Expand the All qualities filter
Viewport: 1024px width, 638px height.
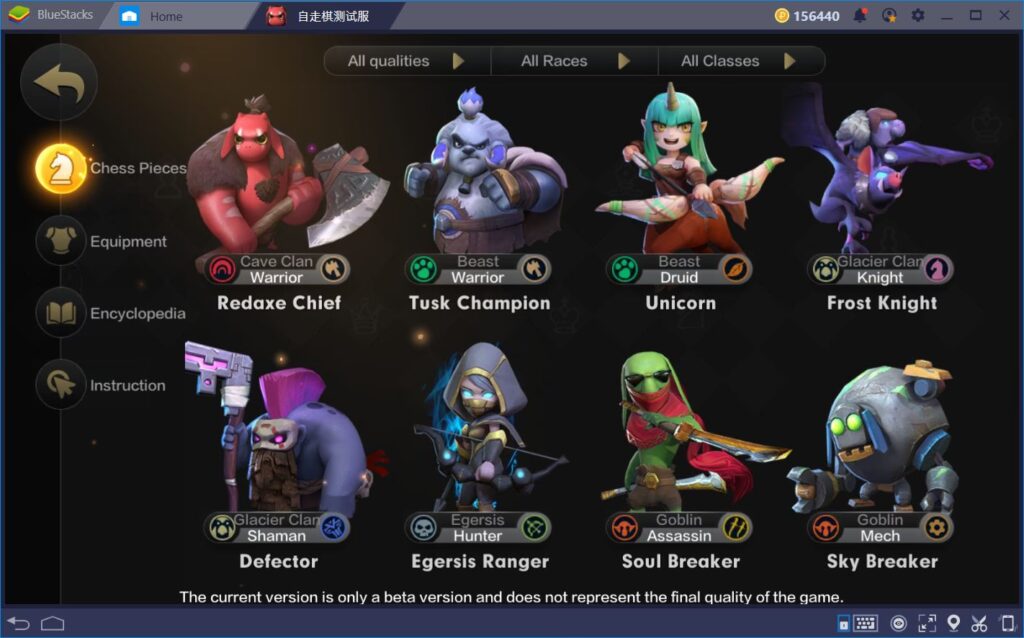(x=406, y=61)
